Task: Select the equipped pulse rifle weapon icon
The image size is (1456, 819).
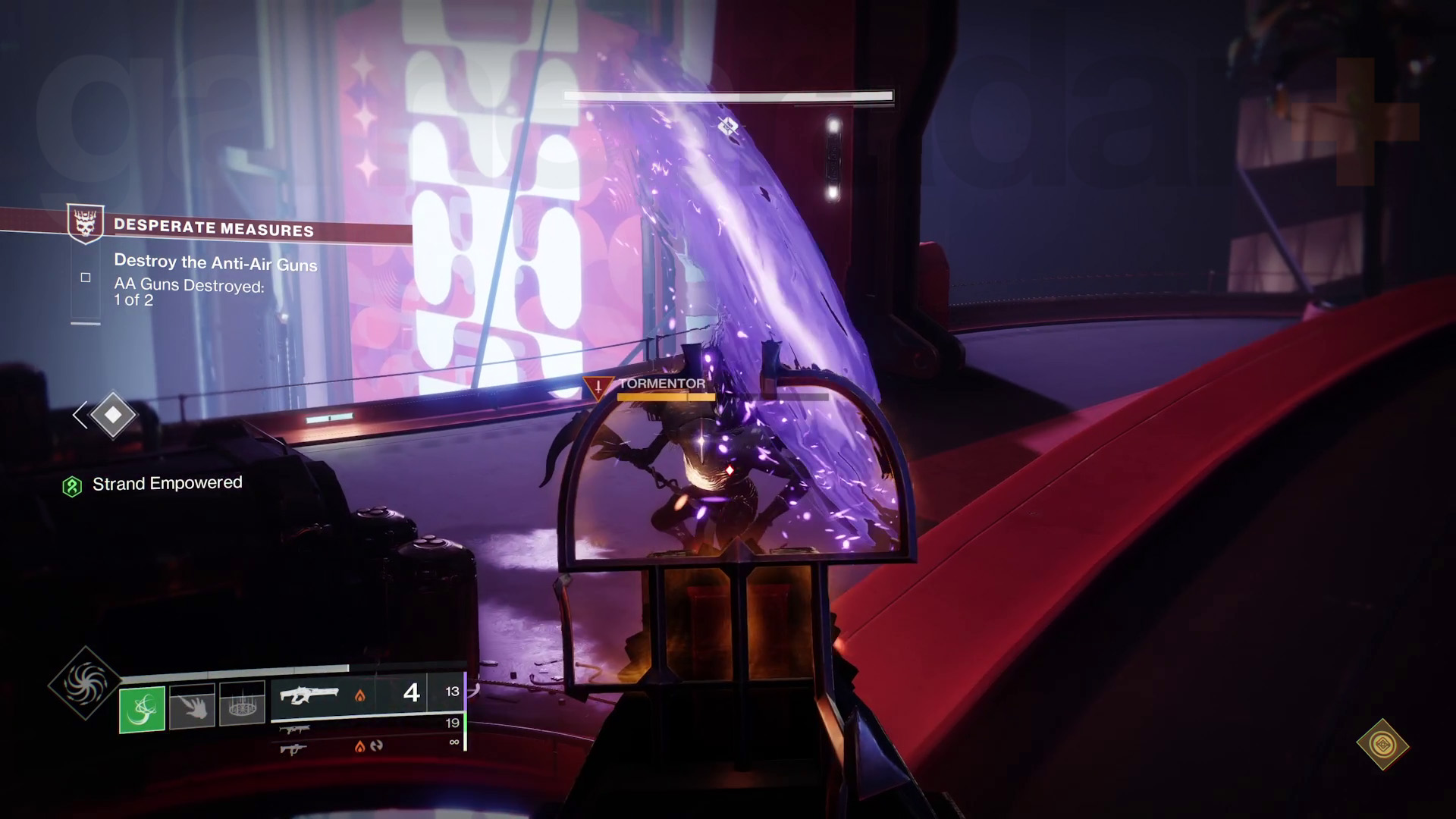Action: tap(312, 694)
